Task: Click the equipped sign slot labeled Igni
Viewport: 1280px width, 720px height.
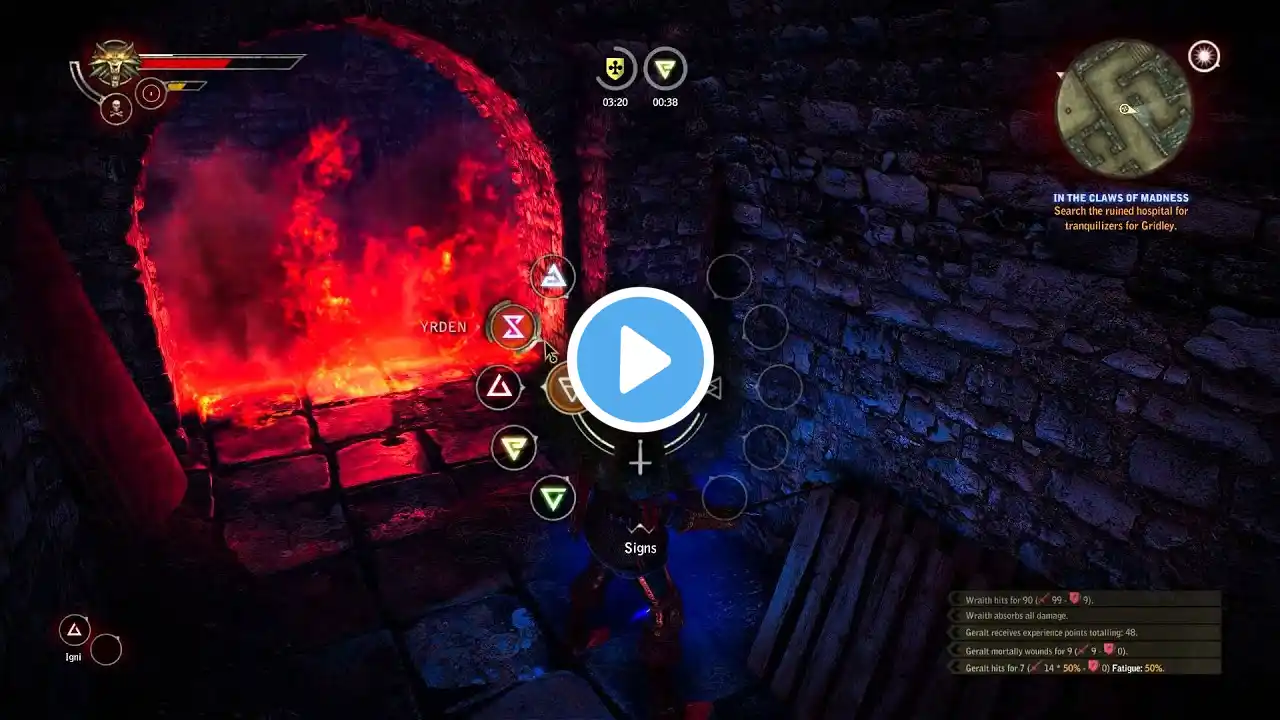Action: [x=74, y=630]
